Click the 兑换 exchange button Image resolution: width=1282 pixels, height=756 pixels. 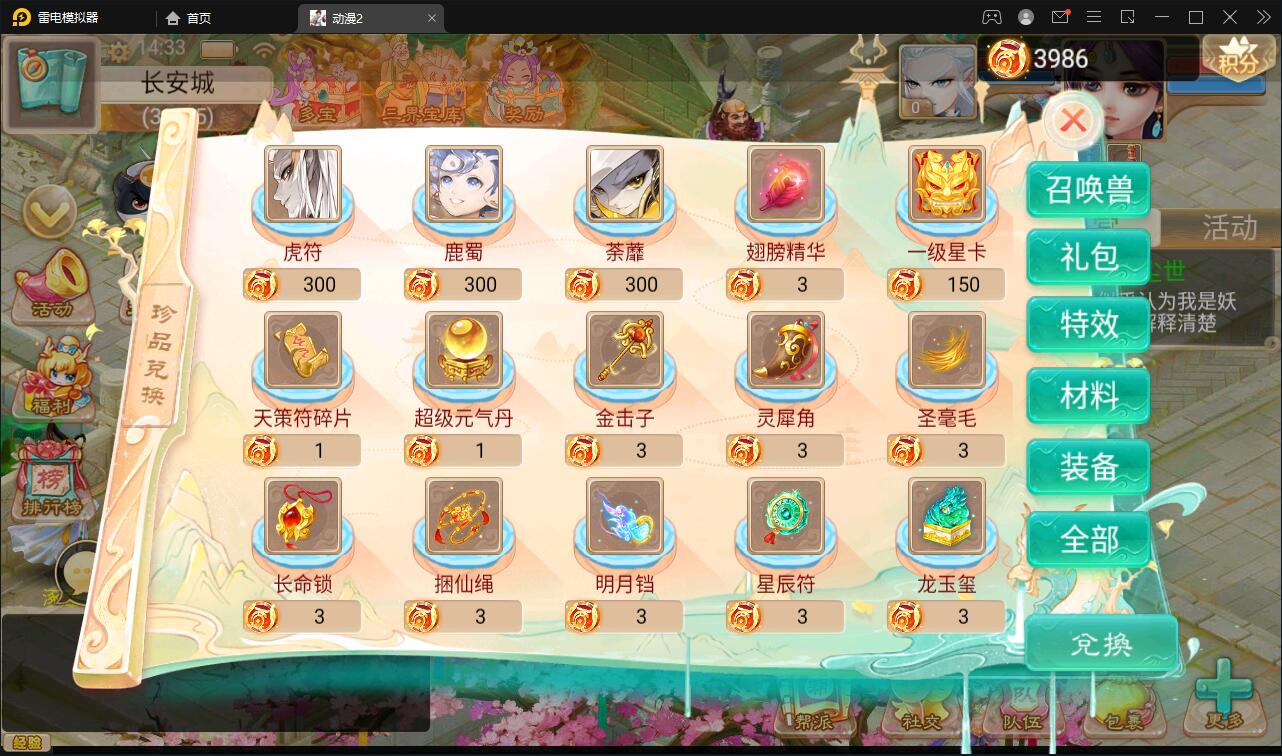click(x=1101, y=644)
